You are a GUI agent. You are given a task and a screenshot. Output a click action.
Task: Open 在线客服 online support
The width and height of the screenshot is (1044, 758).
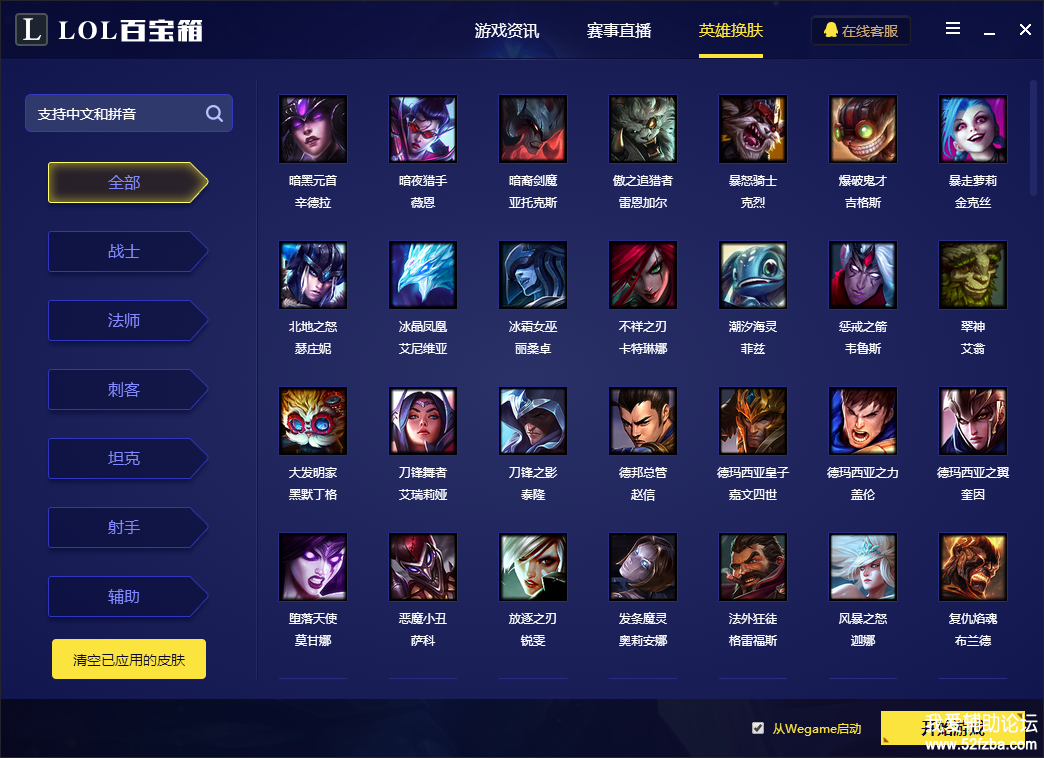coord(861,31)
